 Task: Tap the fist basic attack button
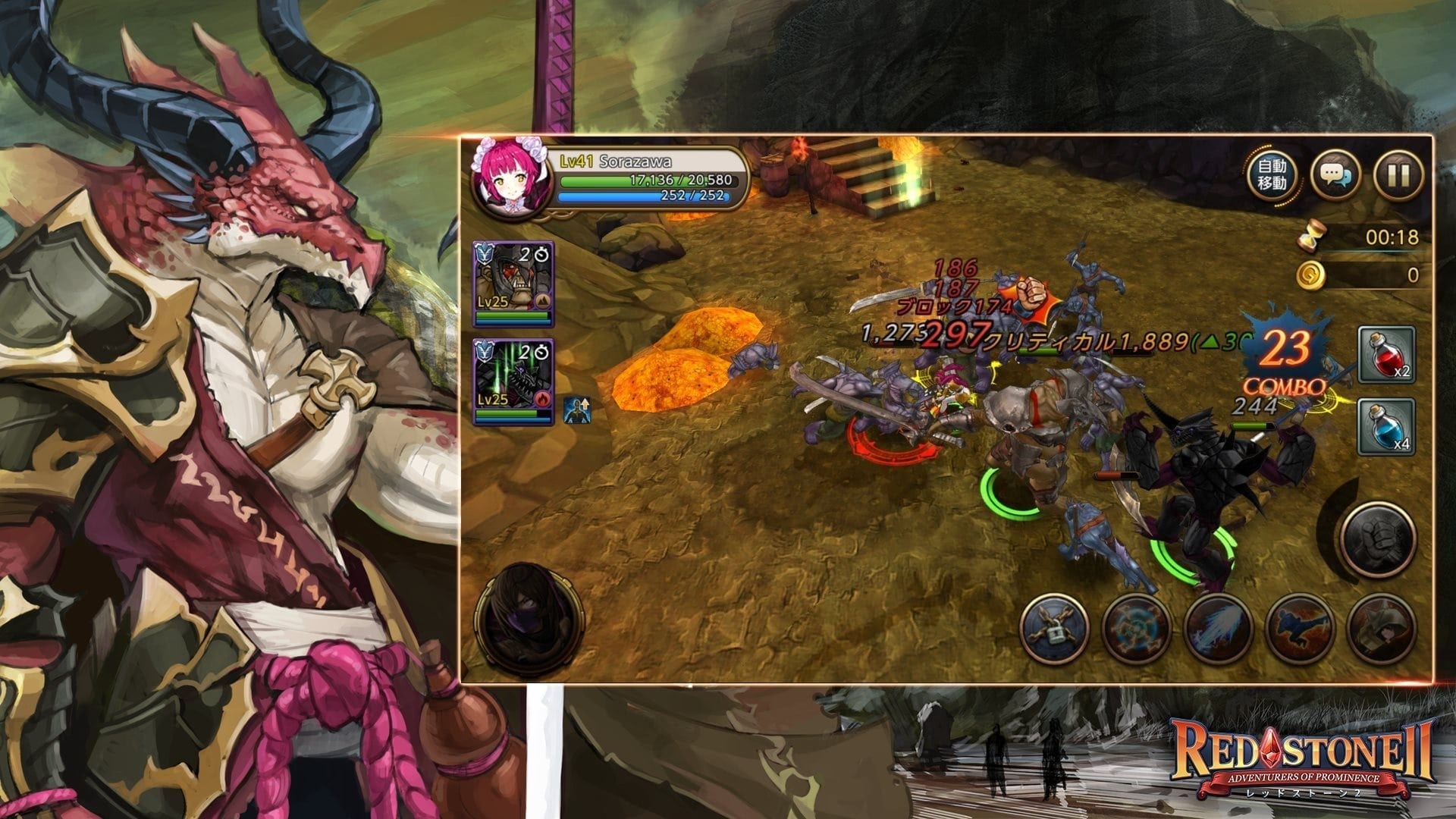1378,539
